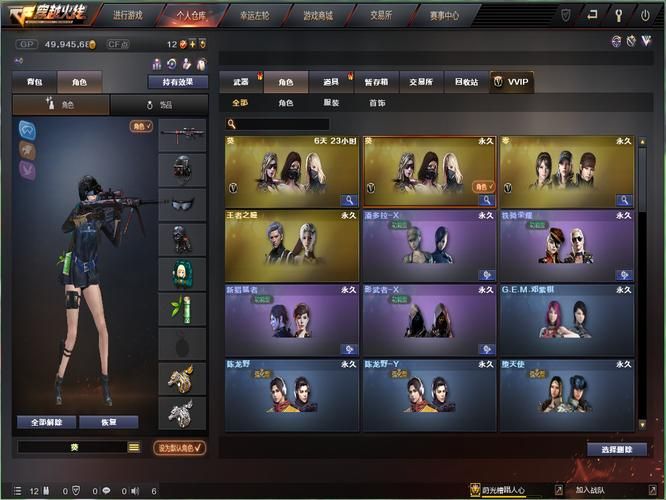Select the 影武者-X character card
This screenshot has height=500, width=666.
click(x=429, y=320)
